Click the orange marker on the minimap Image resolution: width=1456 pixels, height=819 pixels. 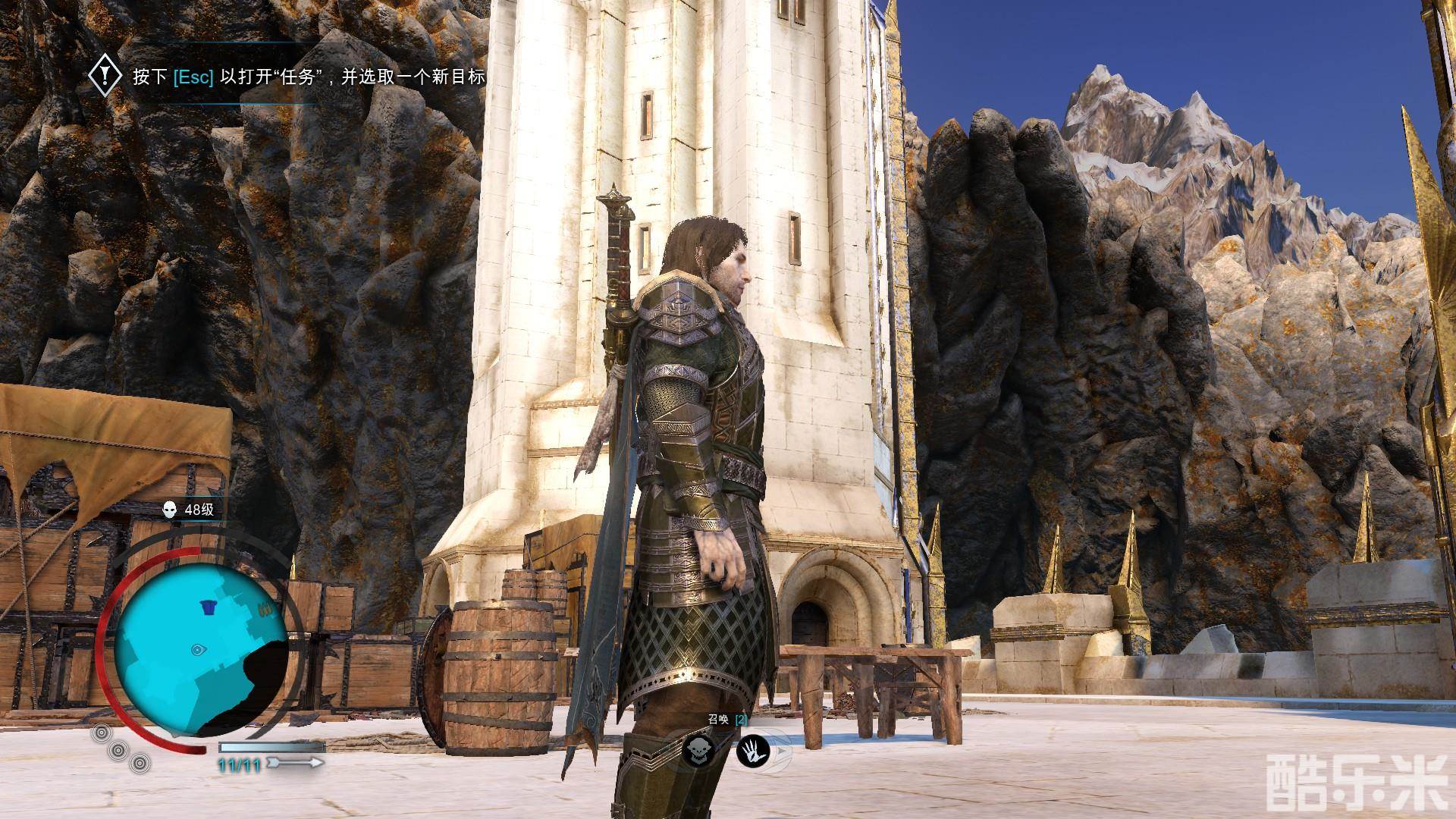(265, 608)
